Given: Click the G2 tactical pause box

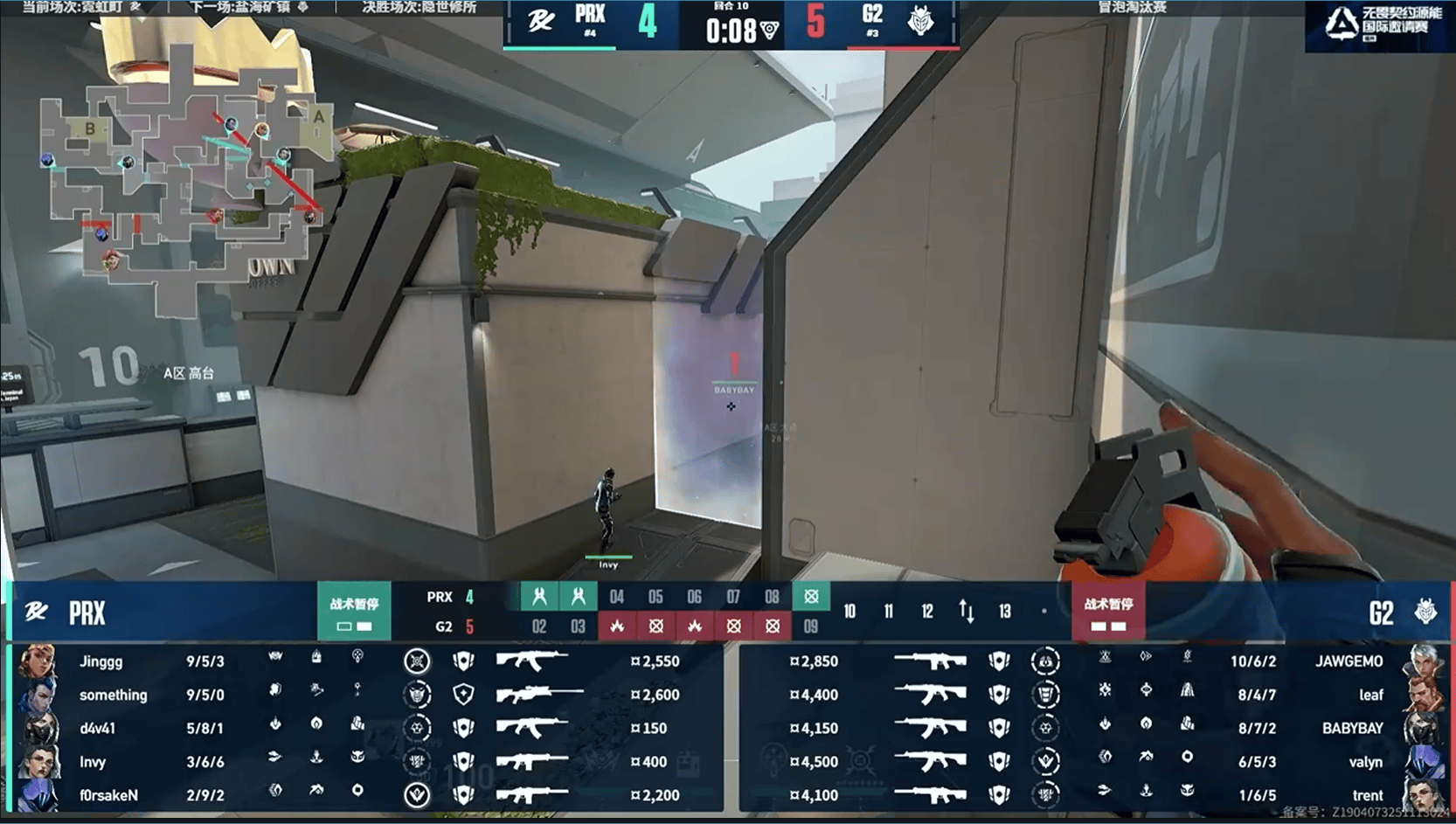Looking at the screenshot, I should (x=1108, y=612).
